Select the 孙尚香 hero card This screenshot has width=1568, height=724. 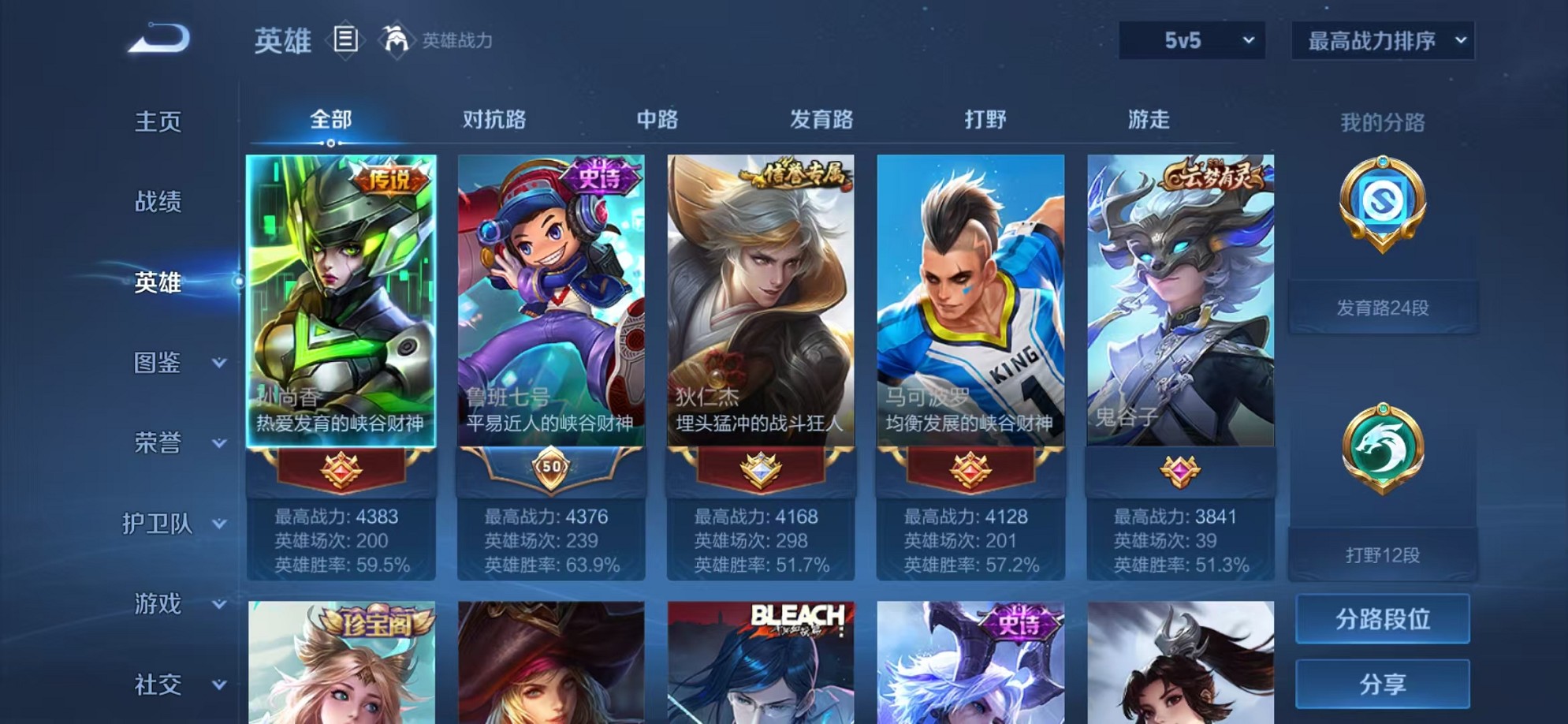[x=339, y=300]
